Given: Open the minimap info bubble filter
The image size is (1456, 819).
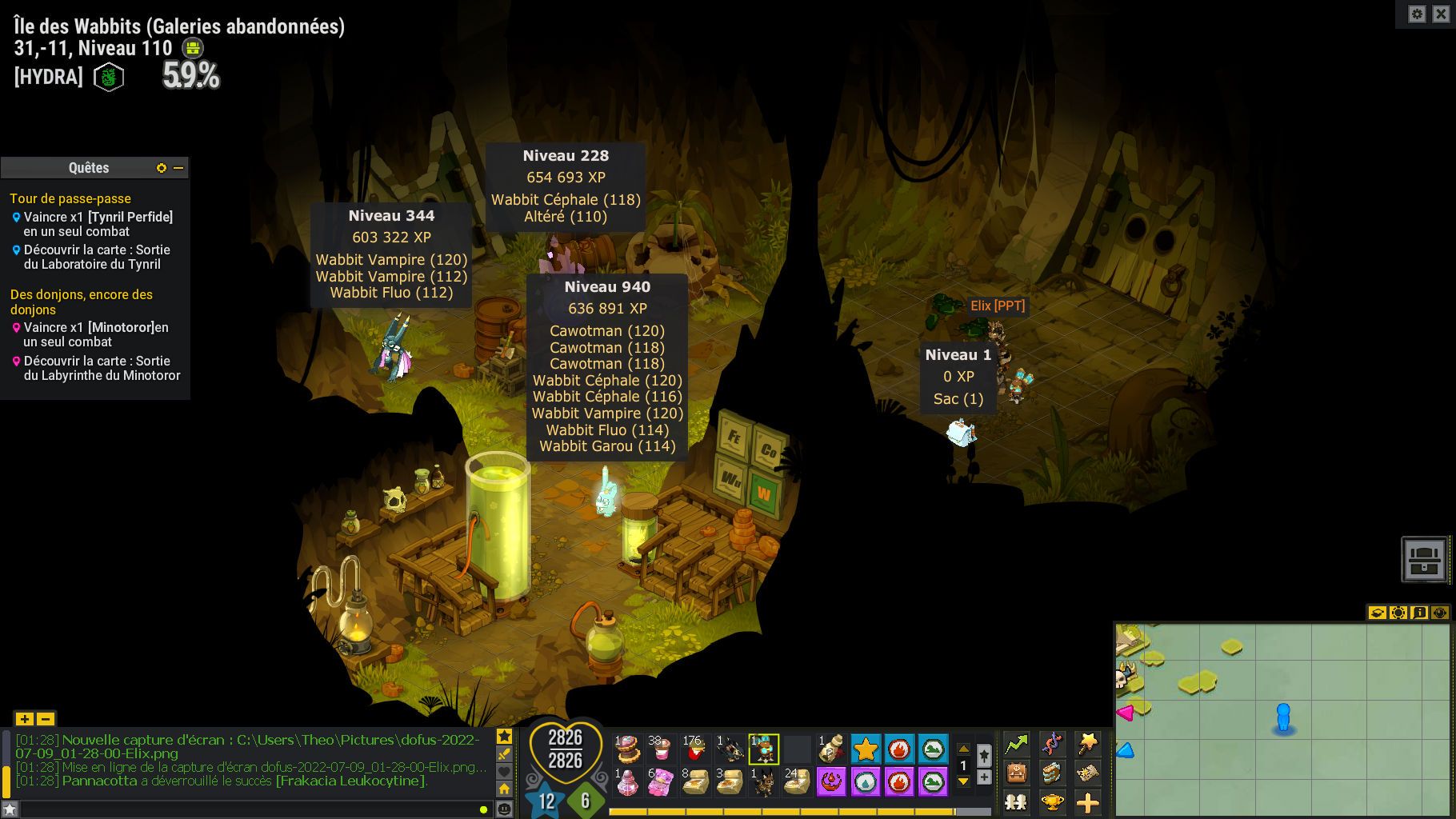Looking at the screenshot, I should pyautogui.click(x=1419, y=613).
